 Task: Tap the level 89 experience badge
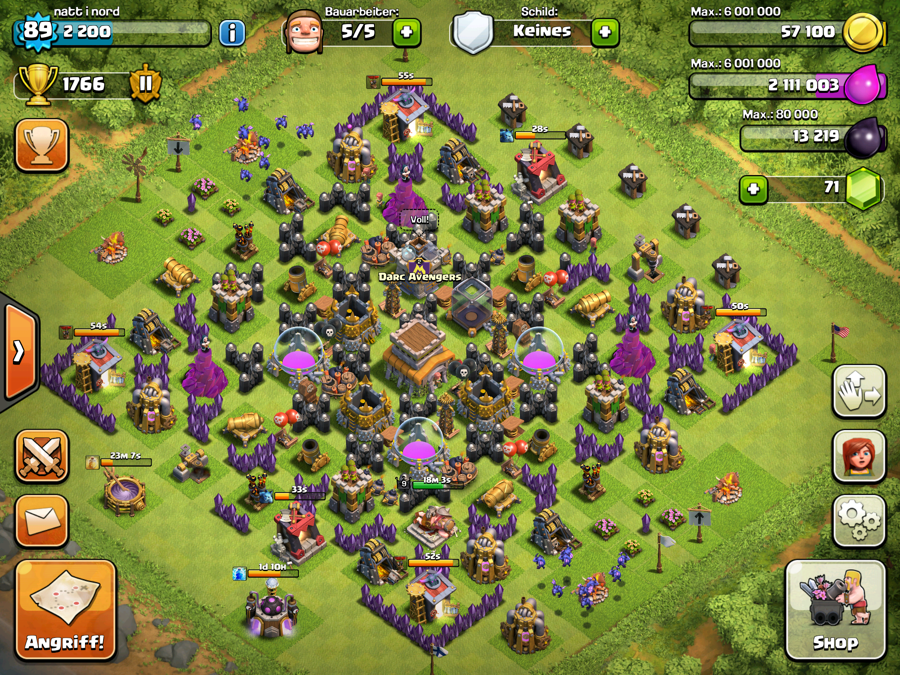(x=37, y=31)
